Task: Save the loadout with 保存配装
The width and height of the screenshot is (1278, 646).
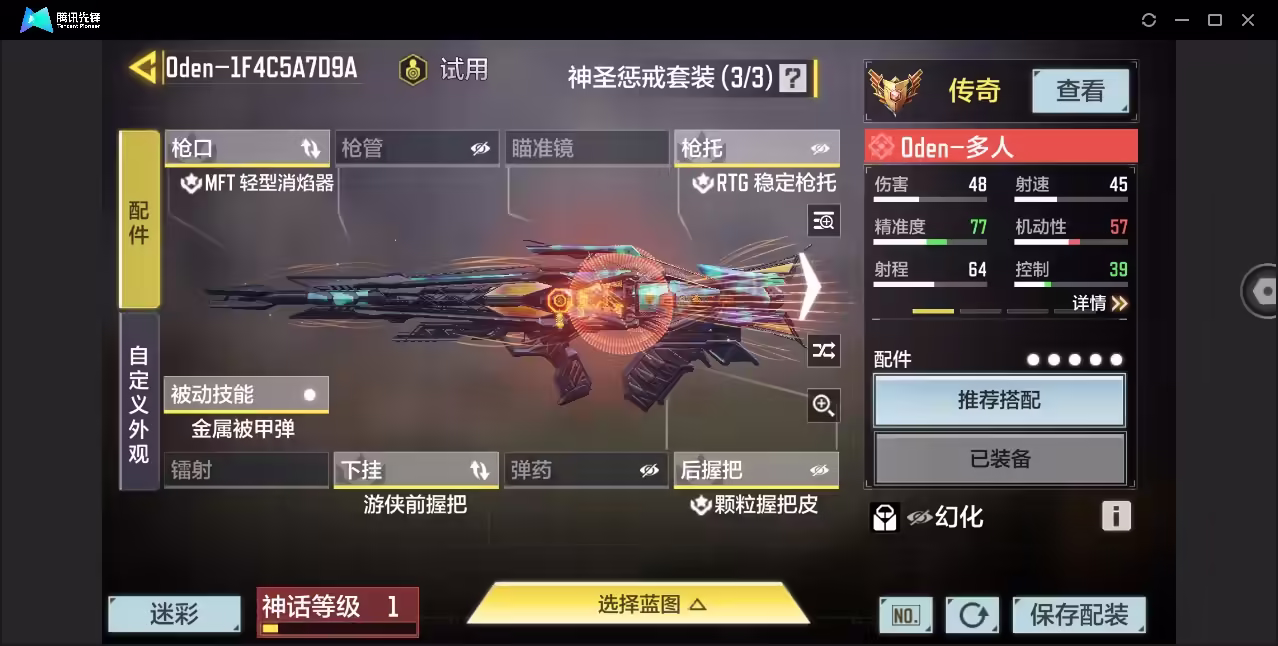Action: point(1078,614)
